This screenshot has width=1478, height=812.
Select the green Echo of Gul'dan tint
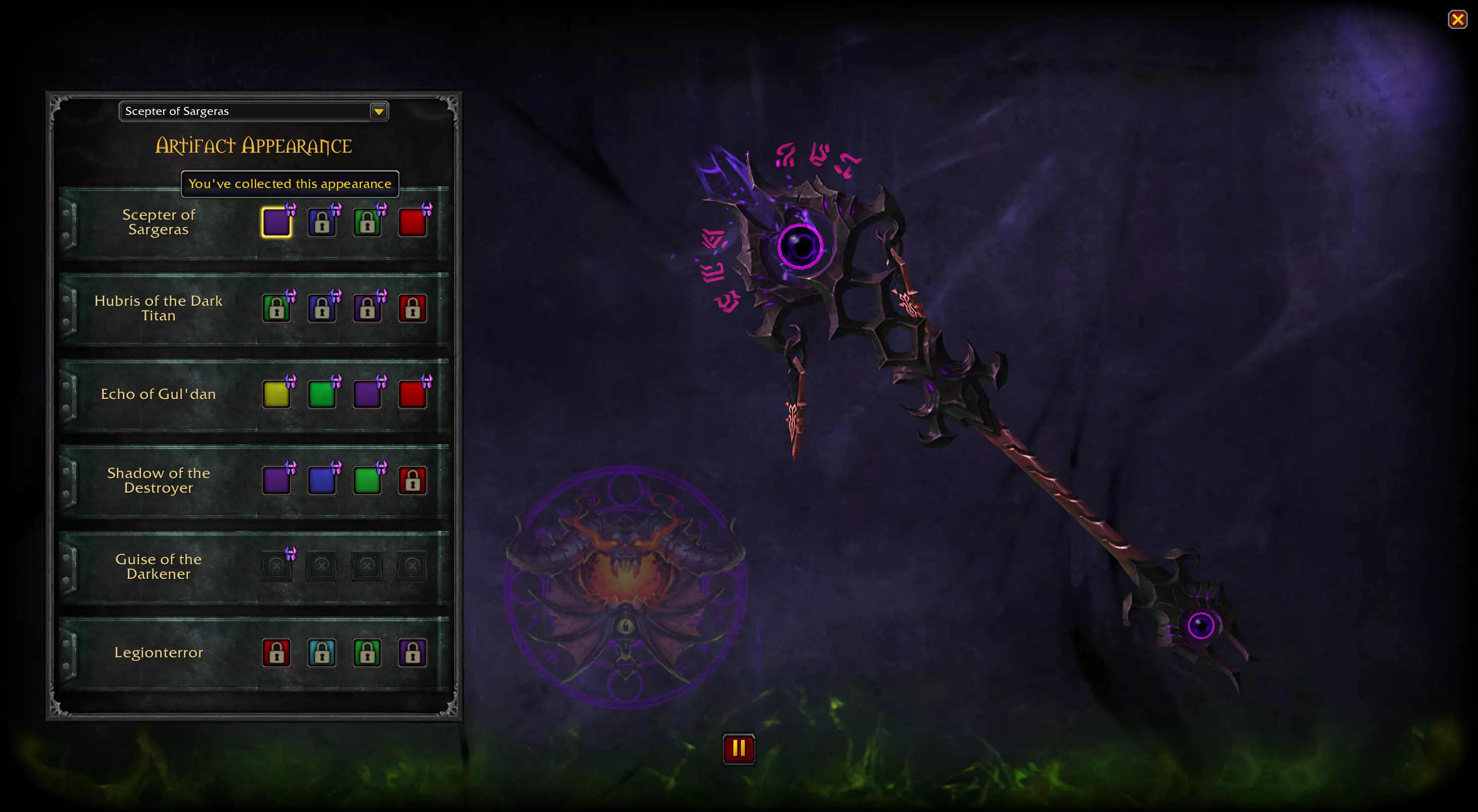322,394
